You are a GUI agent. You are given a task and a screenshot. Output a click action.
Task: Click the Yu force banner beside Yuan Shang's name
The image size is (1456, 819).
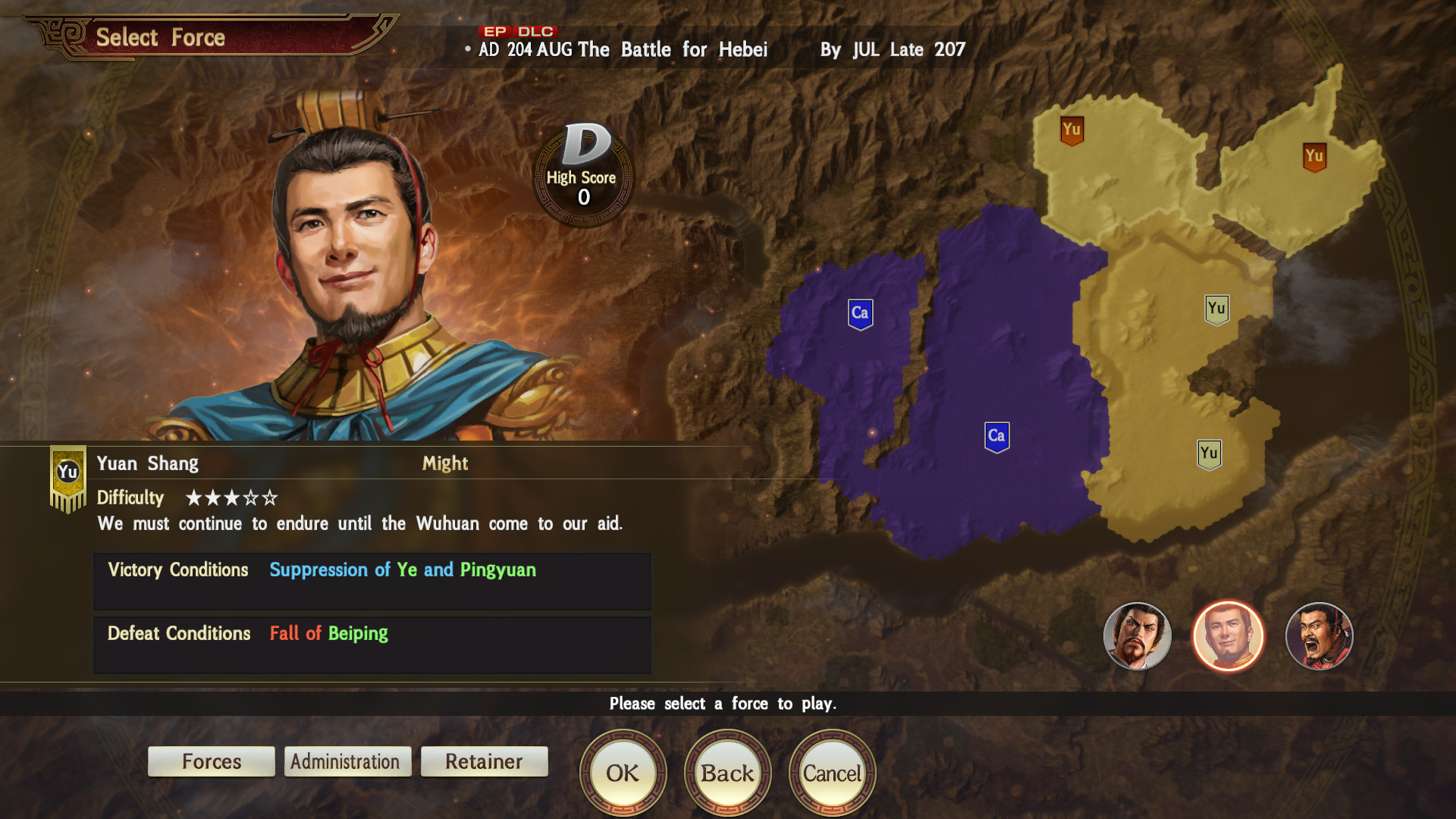coord(67,469)
